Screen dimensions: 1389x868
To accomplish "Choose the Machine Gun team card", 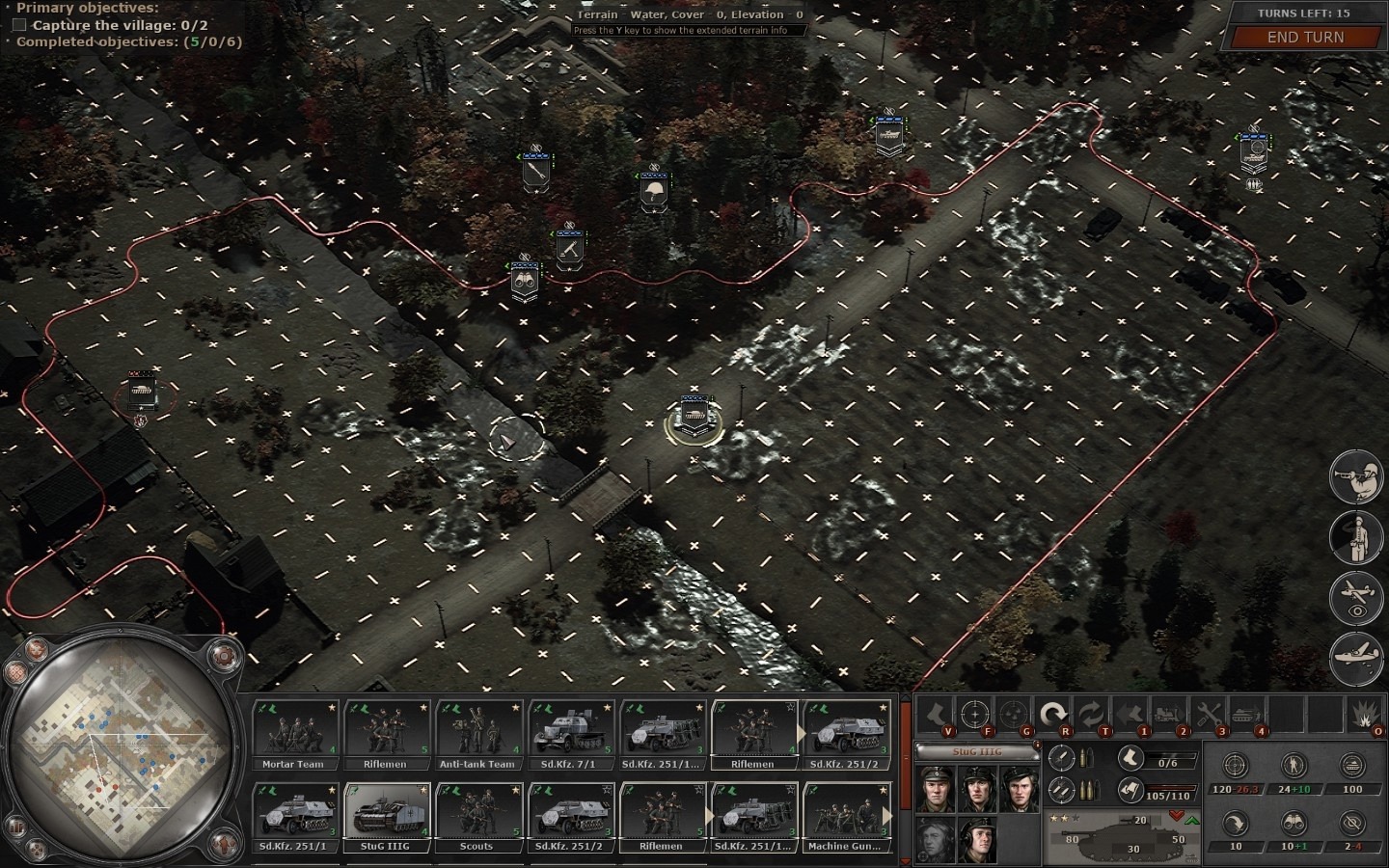I will pyautogui.click(x=845, y=817).
